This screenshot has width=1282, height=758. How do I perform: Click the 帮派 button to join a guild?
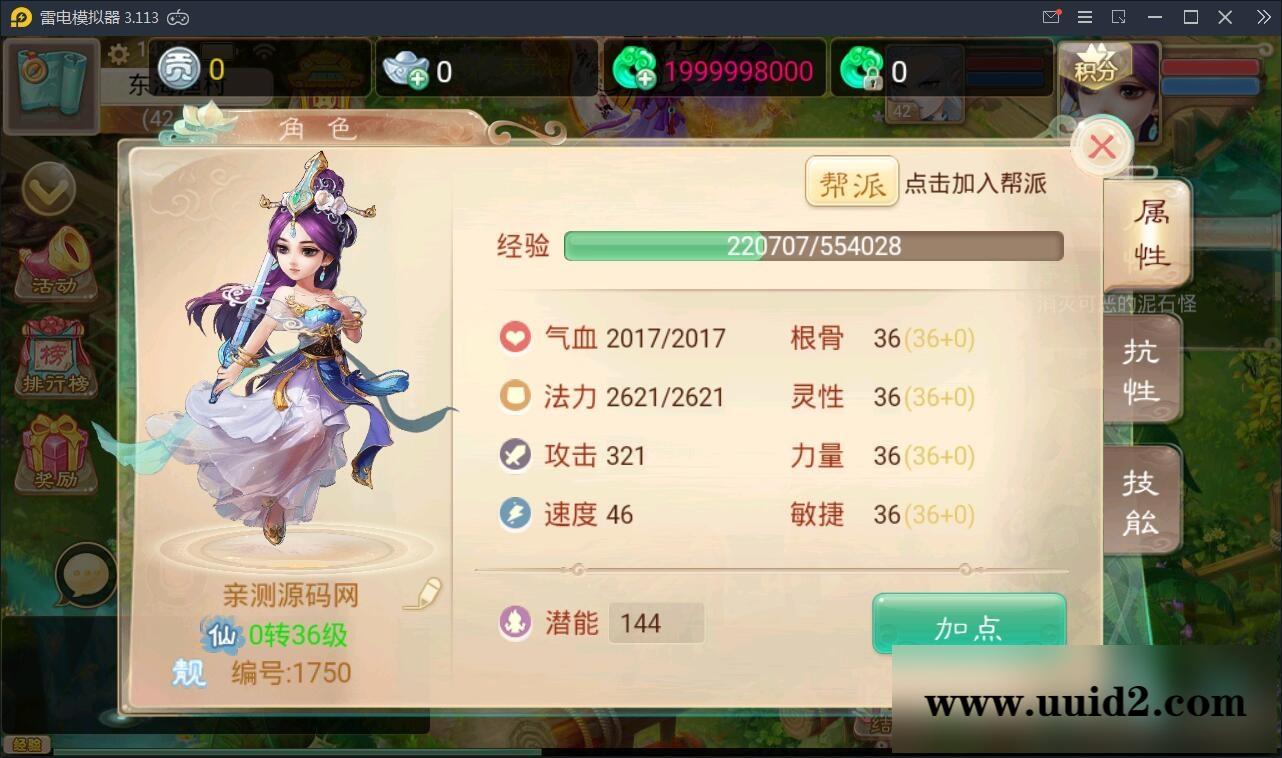point(851,183)
